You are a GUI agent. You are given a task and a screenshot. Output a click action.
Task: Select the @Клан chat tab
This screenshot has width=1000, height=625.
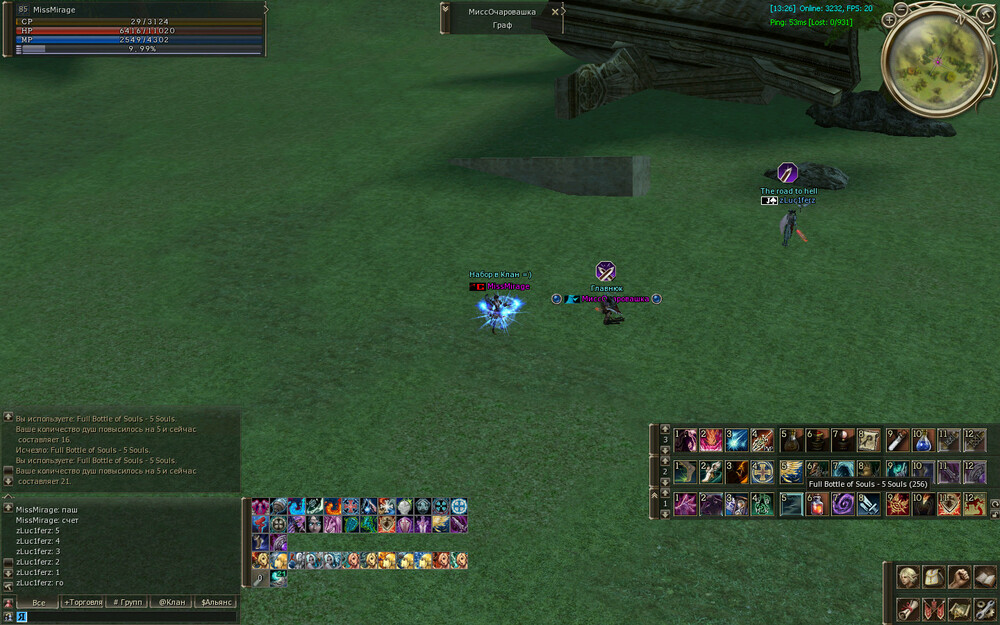tap(172, 602)
